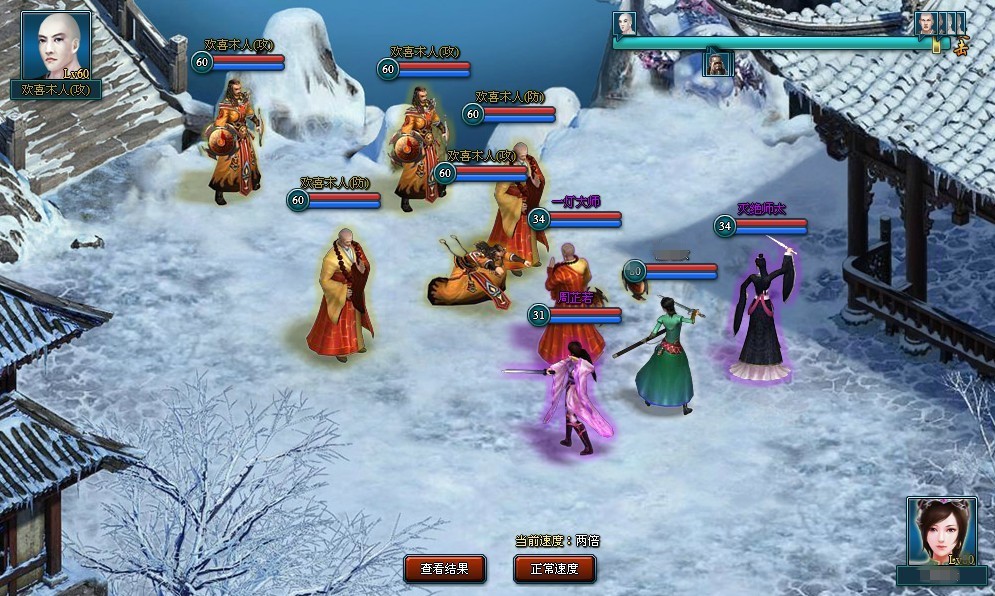Switch to 正常速度 normal speed

pos(555,569)
